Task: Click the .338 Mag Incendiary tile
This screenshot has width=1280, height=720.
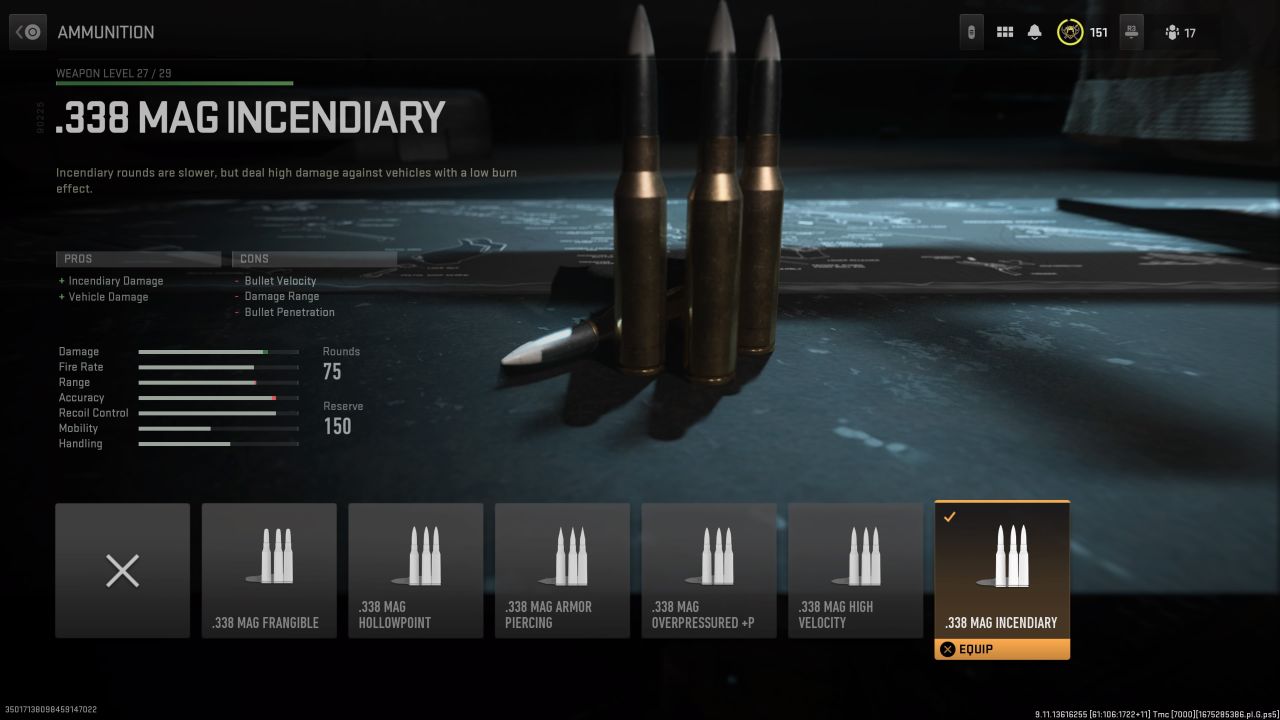Action: pyautogui.click(x=1001, y=568)
